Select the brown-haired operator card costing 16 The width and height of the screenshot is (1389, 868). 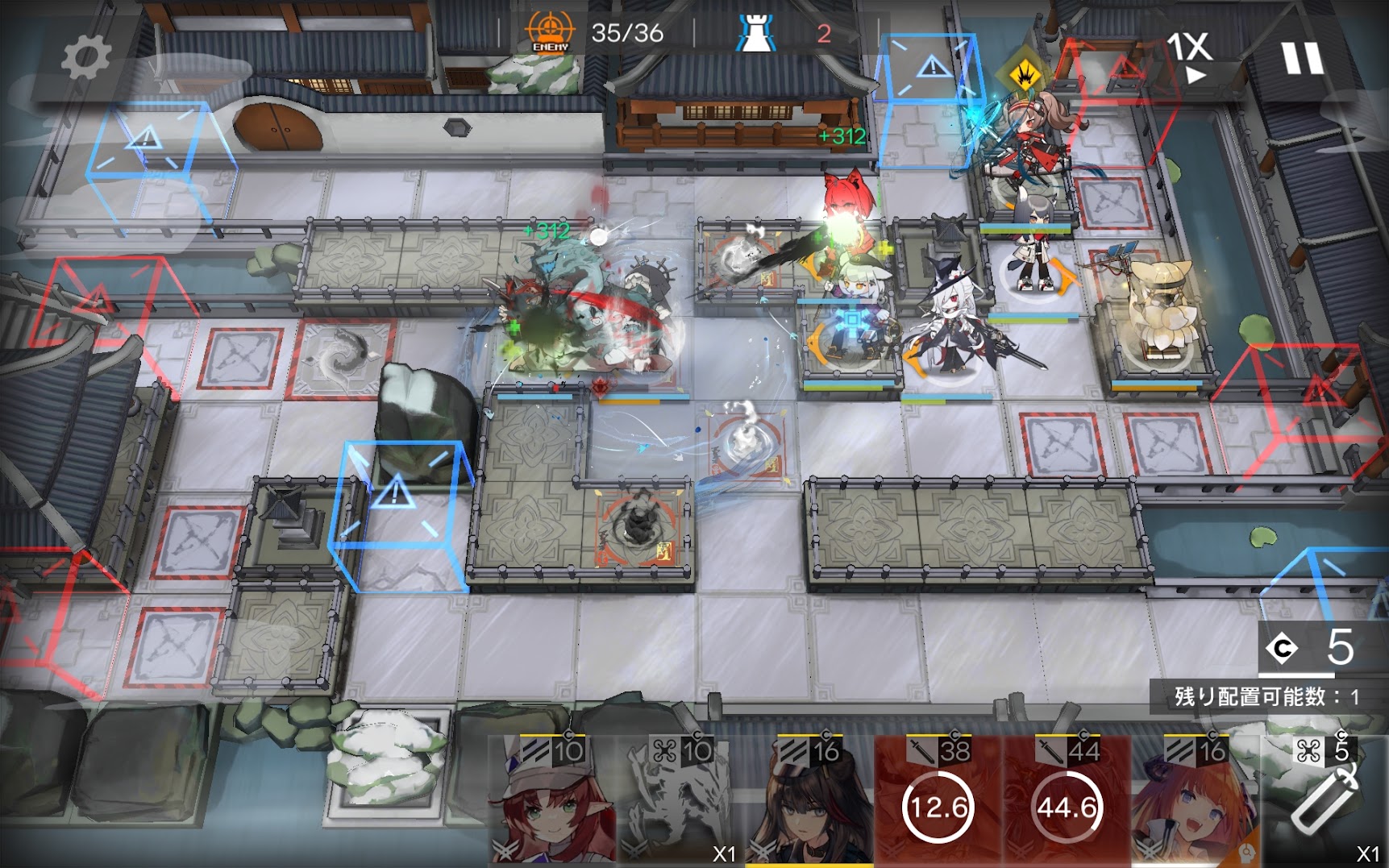(810, 802)
